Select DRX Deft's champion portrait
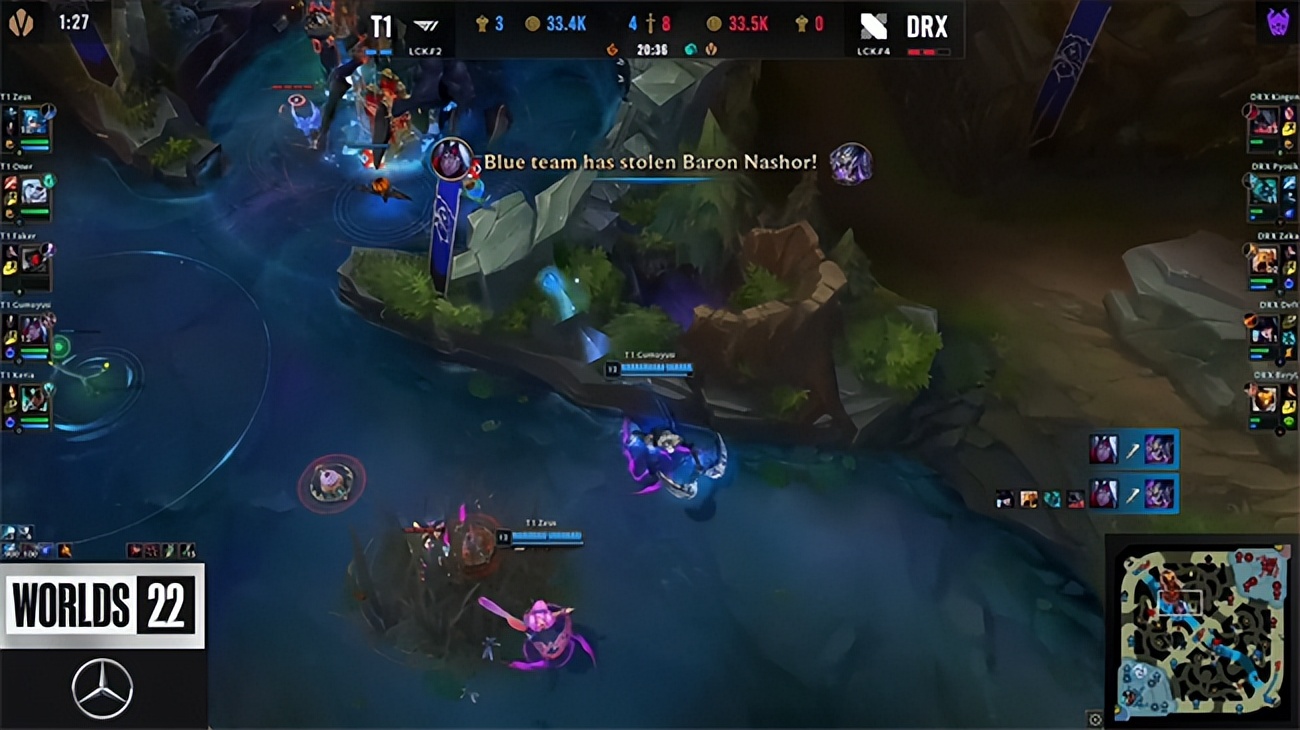Screen dimensions: 1300x730 [1264, 329]
